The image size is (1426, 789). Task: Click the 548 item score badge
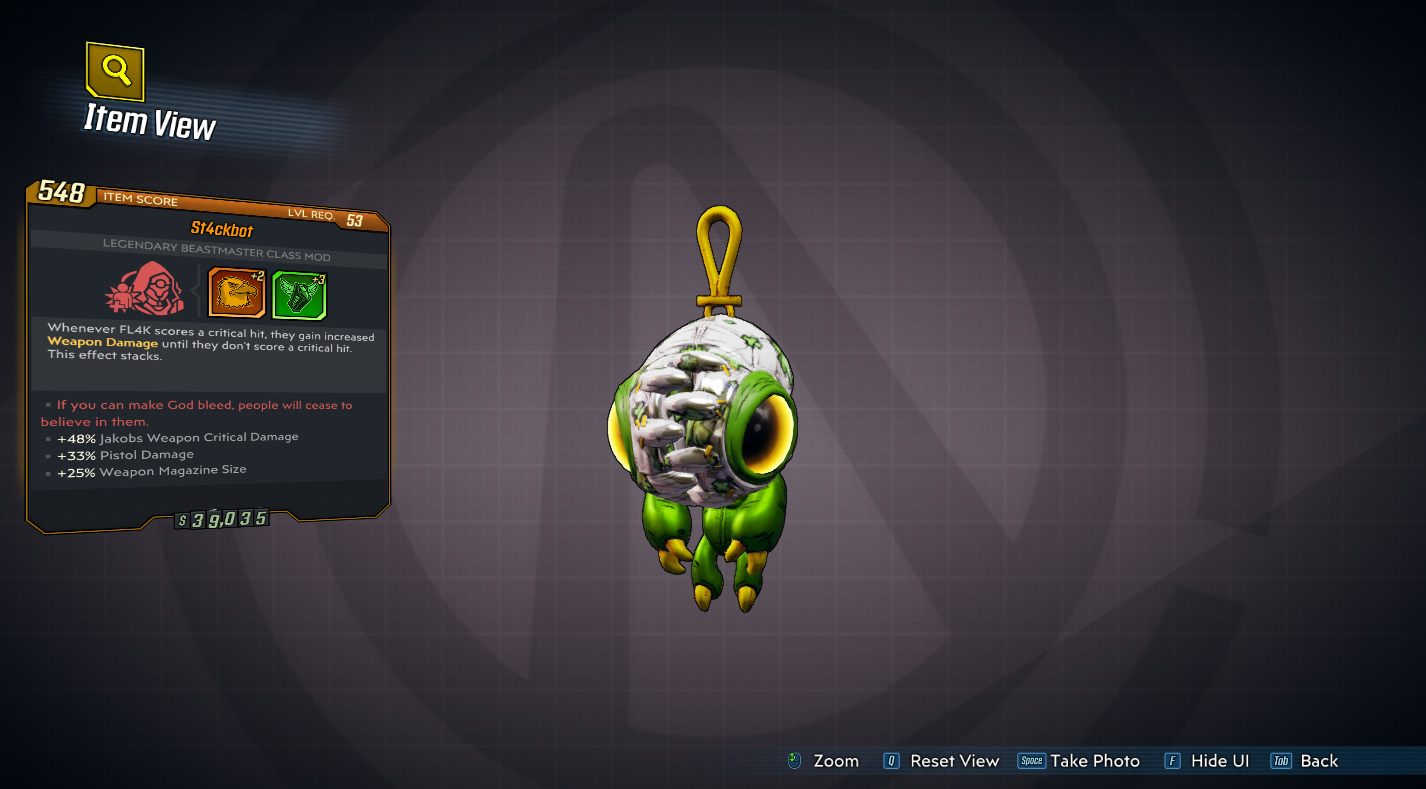(61, 194)
